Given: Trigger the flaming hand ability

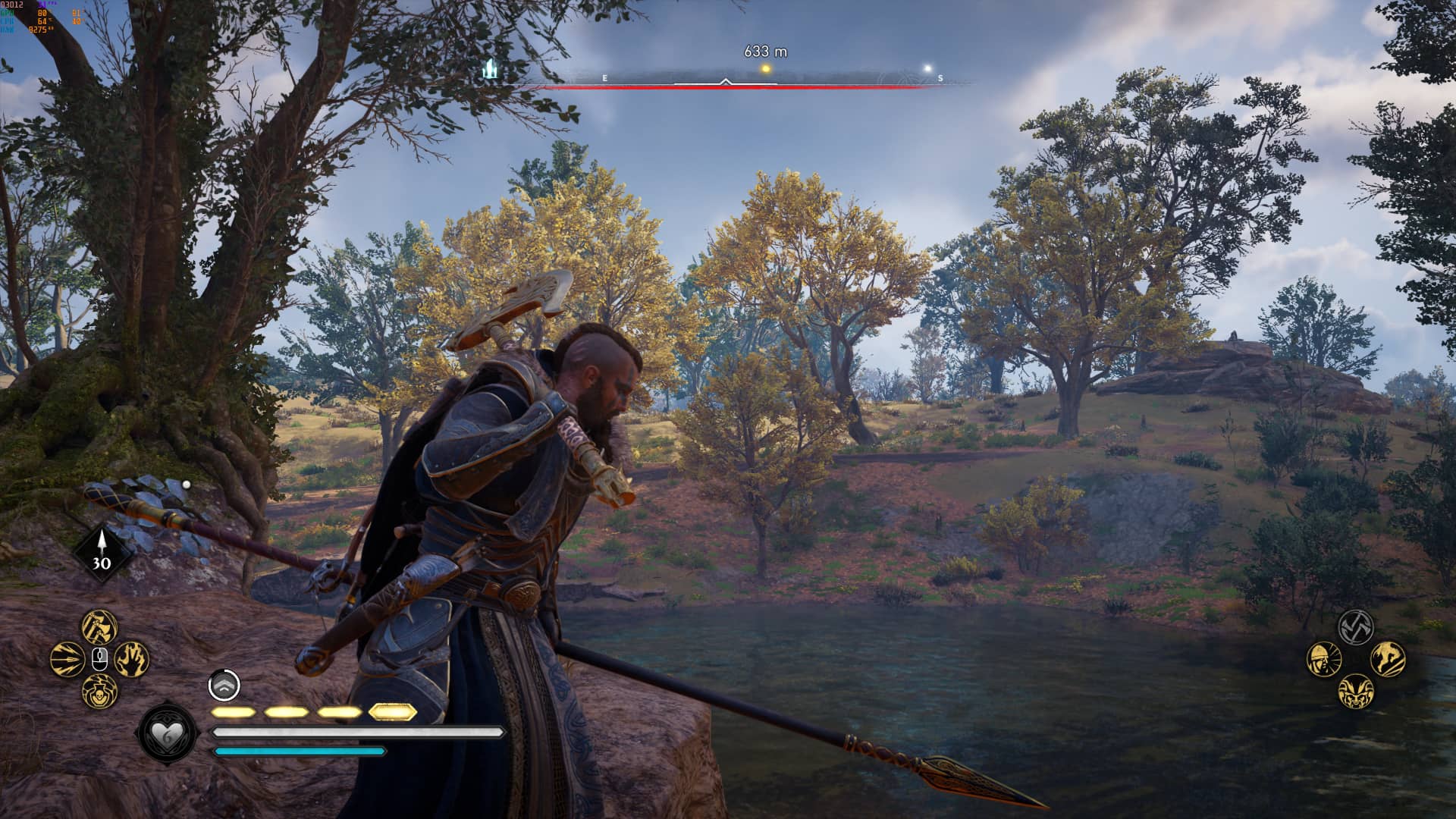Looking at the screenshot, I should point(132,658).
